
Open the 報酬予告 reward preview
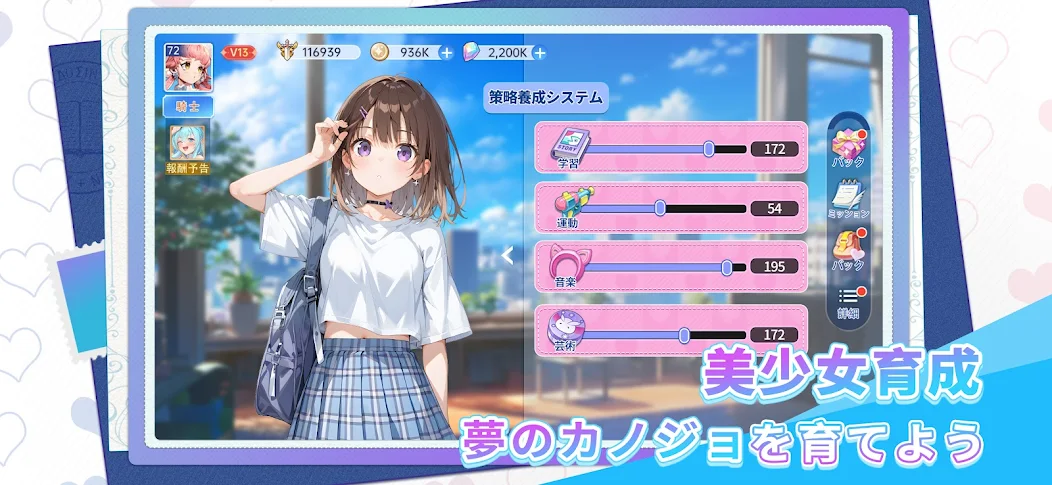tap(188, 148)
